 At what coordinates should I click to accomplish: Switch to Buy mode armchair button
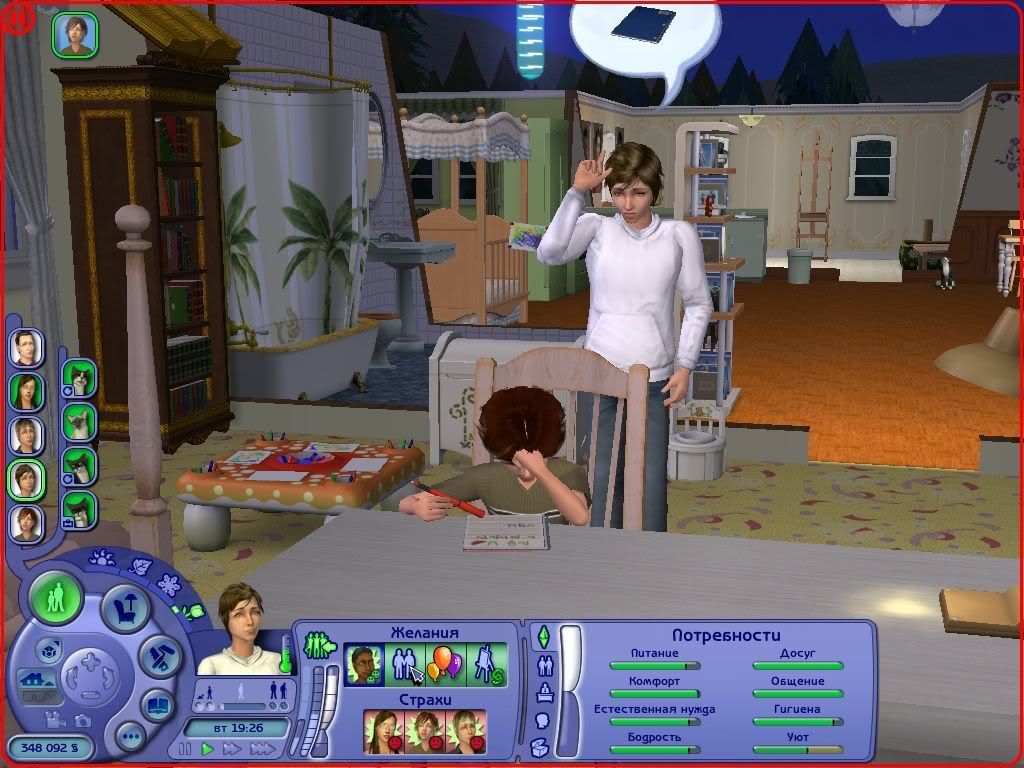125,608
